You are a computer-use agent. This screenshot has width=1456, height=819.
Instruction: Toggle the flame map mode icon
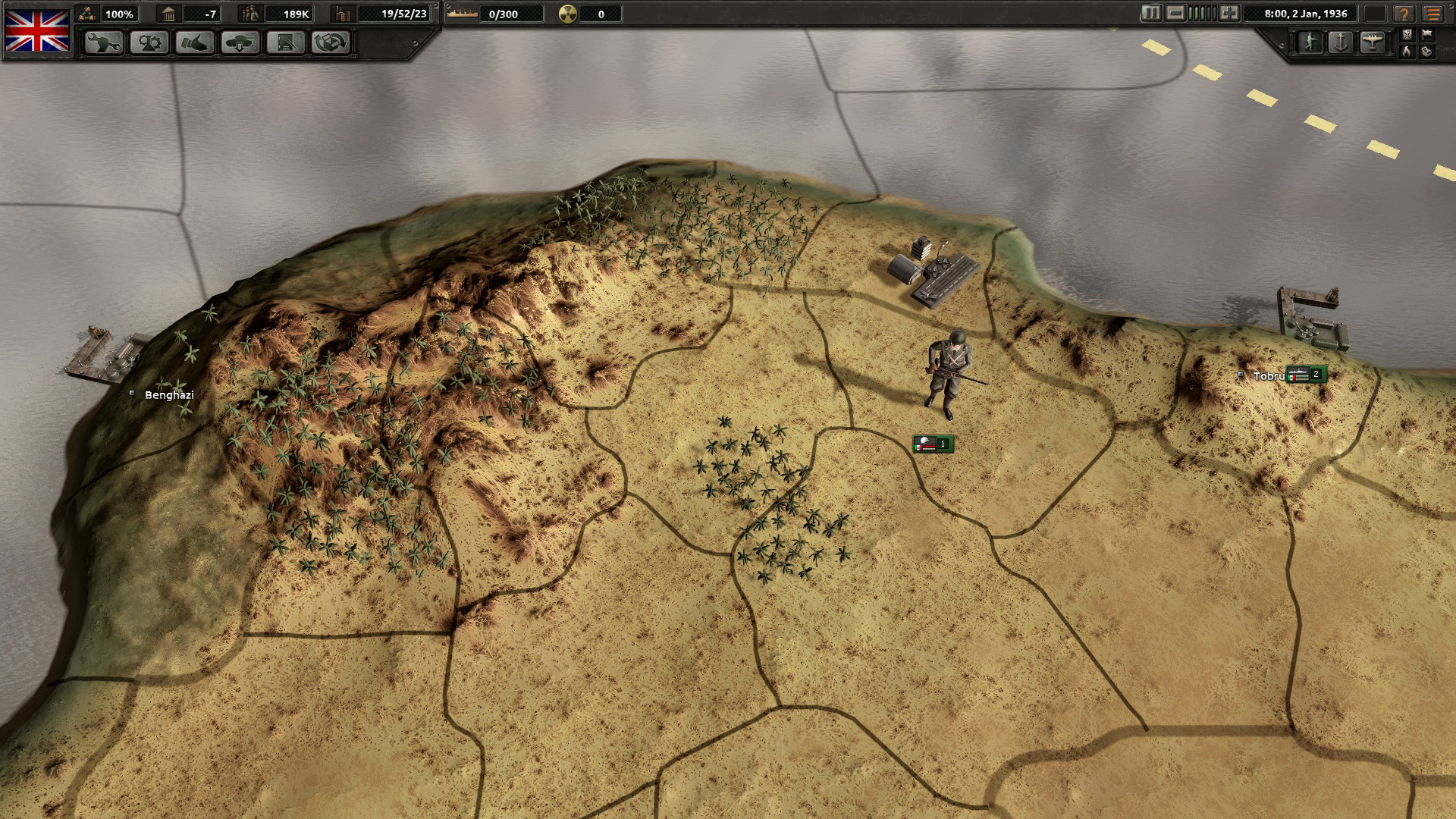coord(1407,51)
